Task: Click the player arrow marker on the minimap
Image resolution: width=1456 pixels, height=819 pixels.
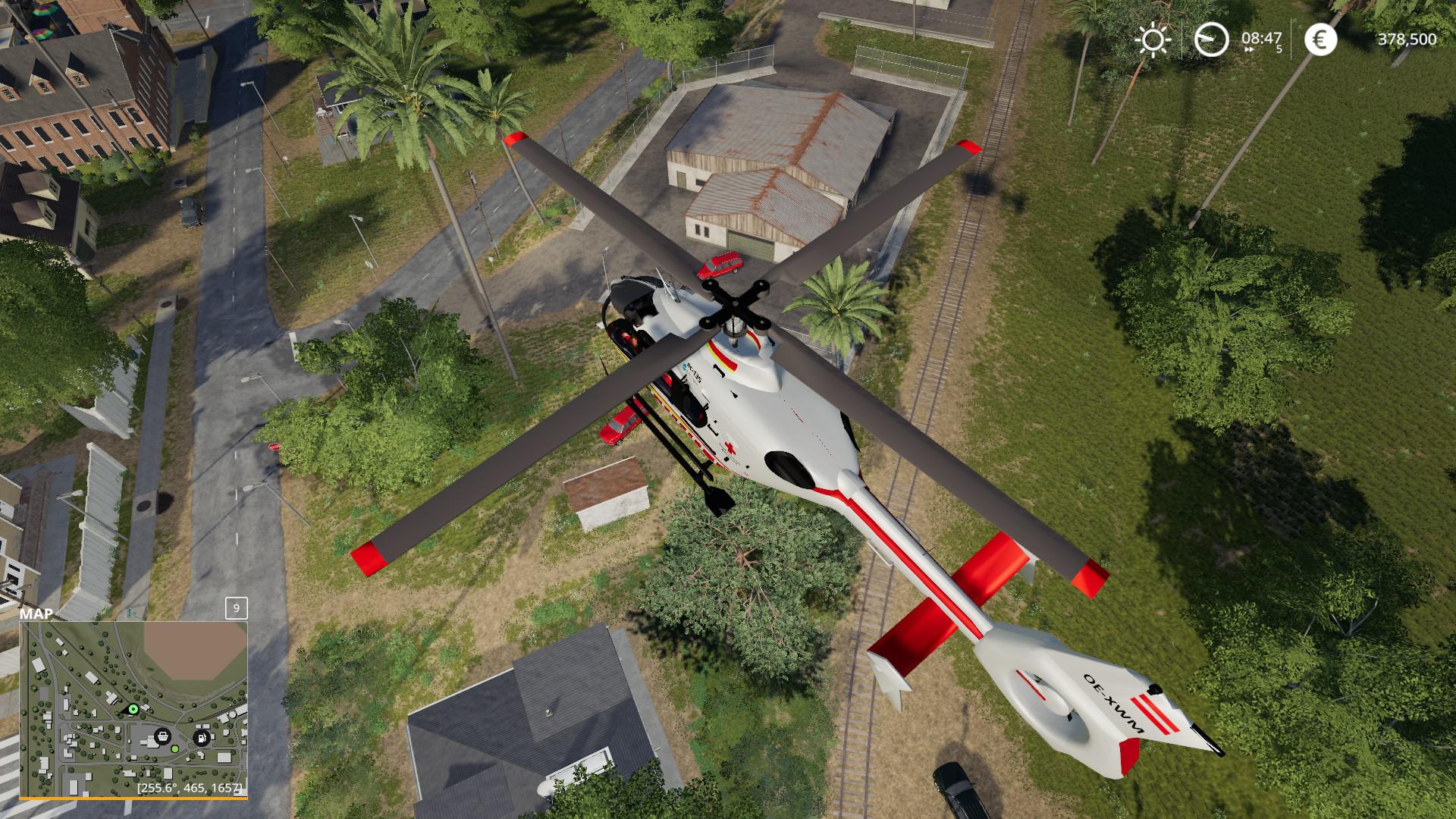Action: [x=133, y=710]
